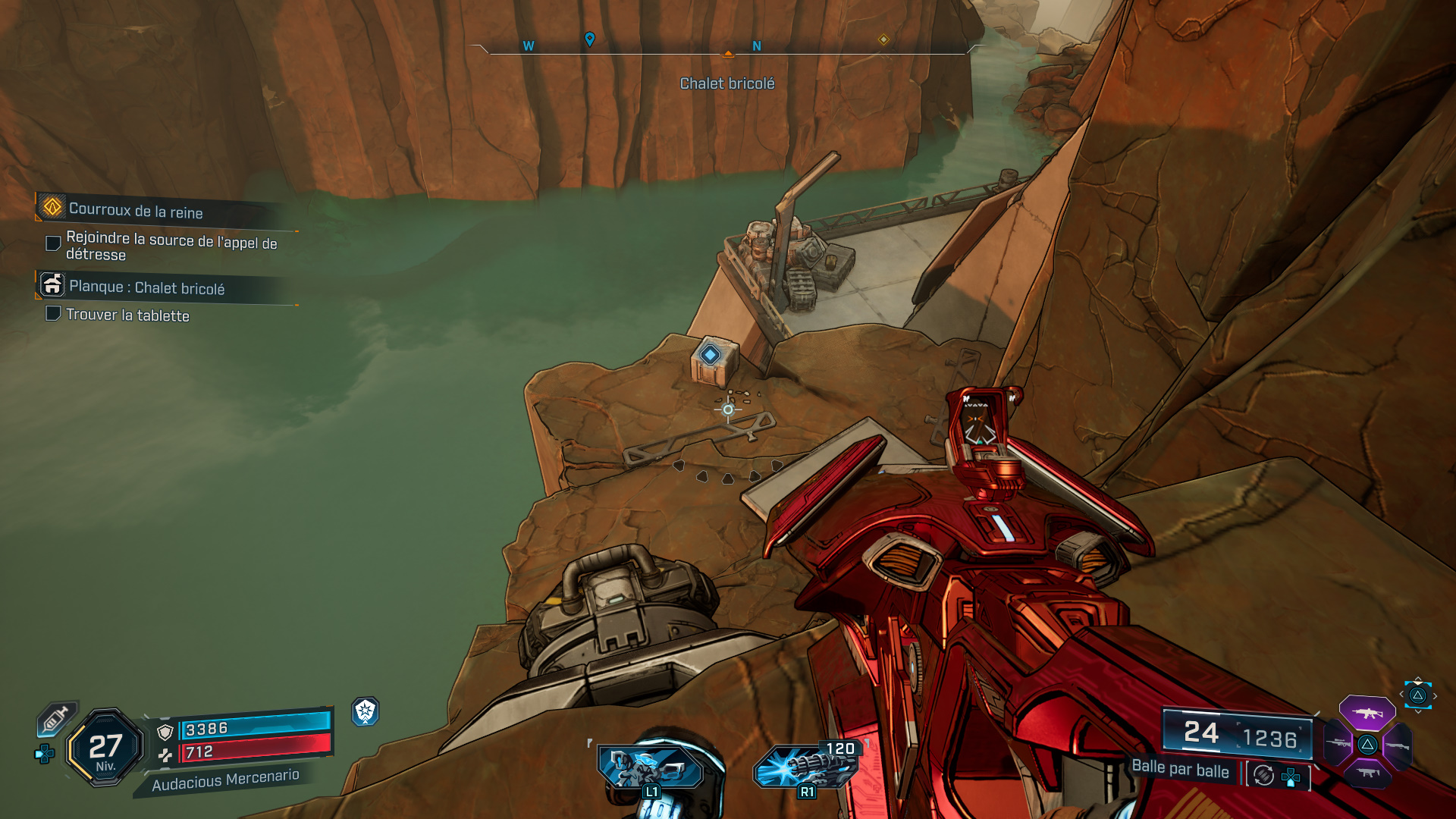1456x819 pixels.
Task: Click the triangle button in the weapon wheel center
Action: point(1368,744)
